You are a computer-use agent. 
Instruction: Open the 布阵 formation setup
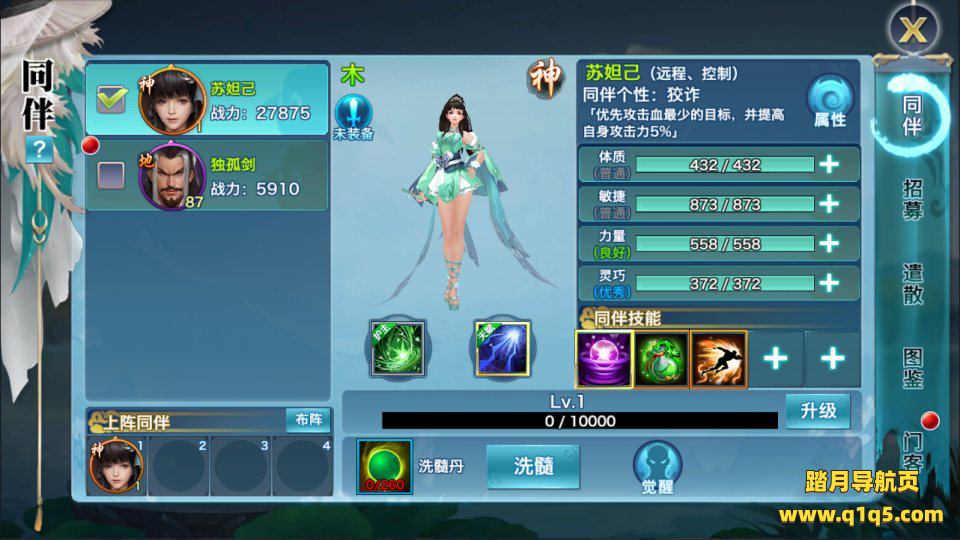click(x=307, y=420)
